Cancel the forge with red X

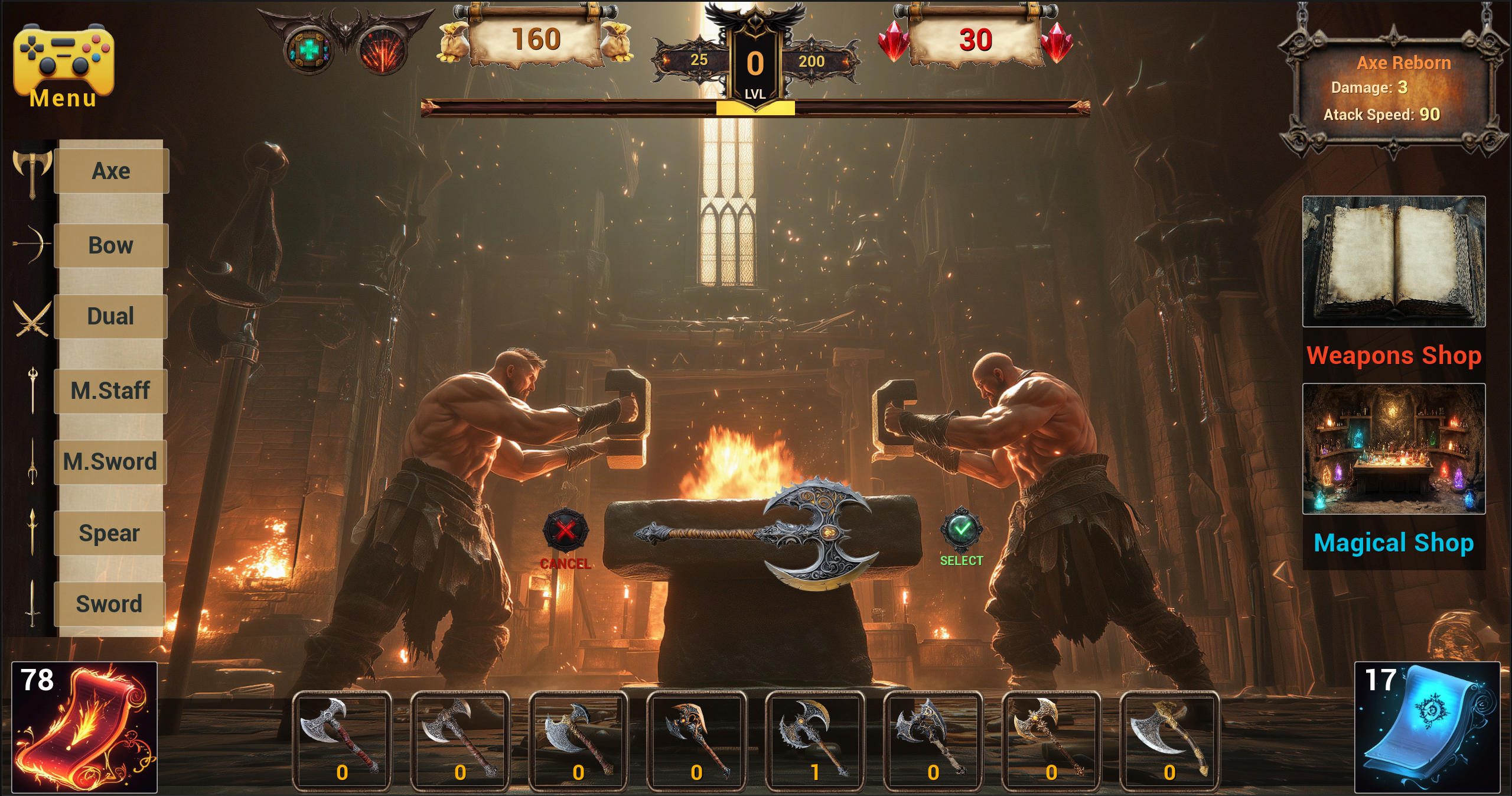[x=565, y=530]
